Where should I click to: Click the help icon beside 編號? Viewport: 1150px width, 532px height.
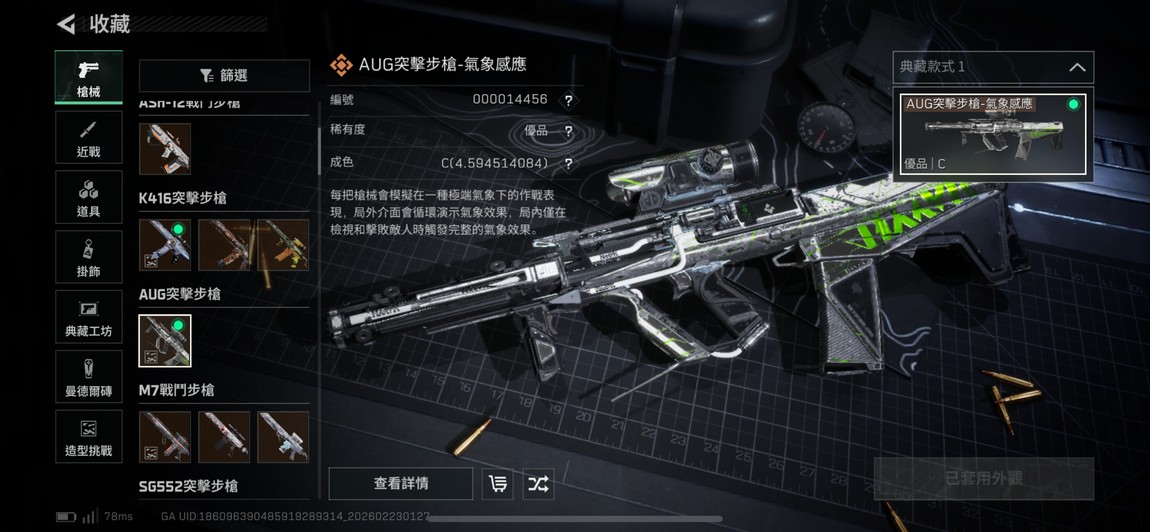pos(568,100)
